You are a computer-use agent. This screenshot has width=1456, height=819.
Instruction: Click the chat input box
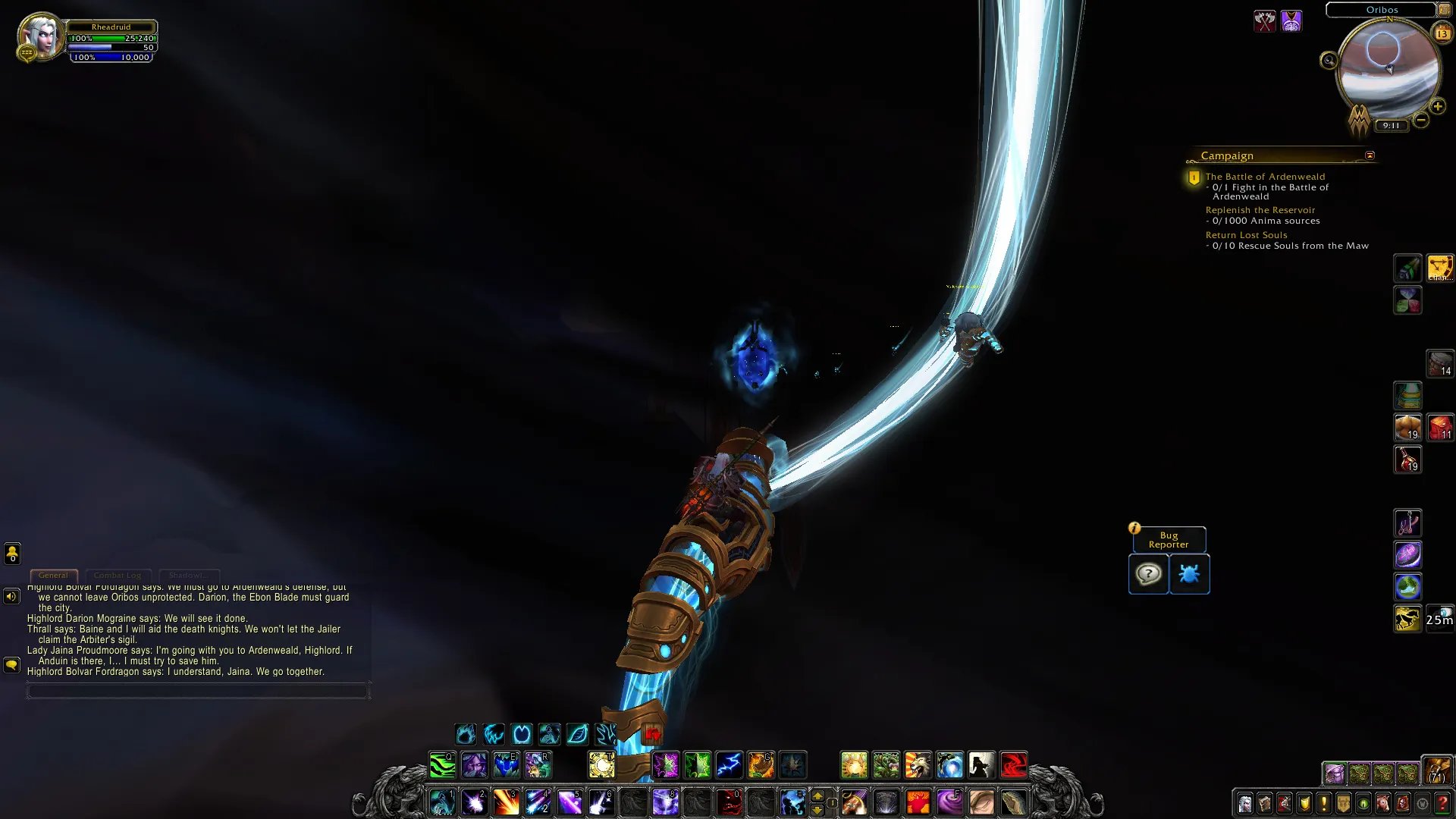(x=198, y=691)
